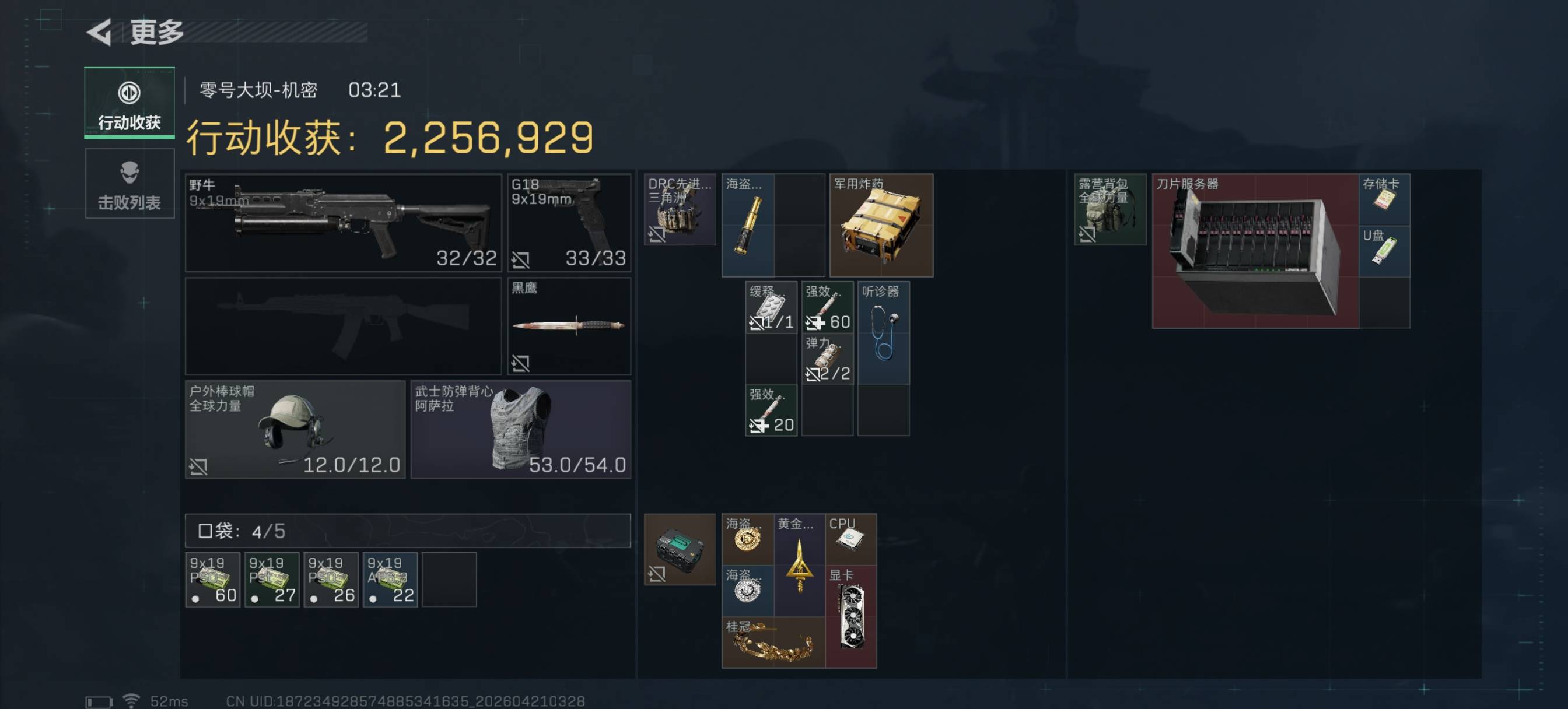Inspect the 武士防弹背心 armor slot
Image resolution: width=1568 pixels, height=709 pixels.
coord(520,430)
